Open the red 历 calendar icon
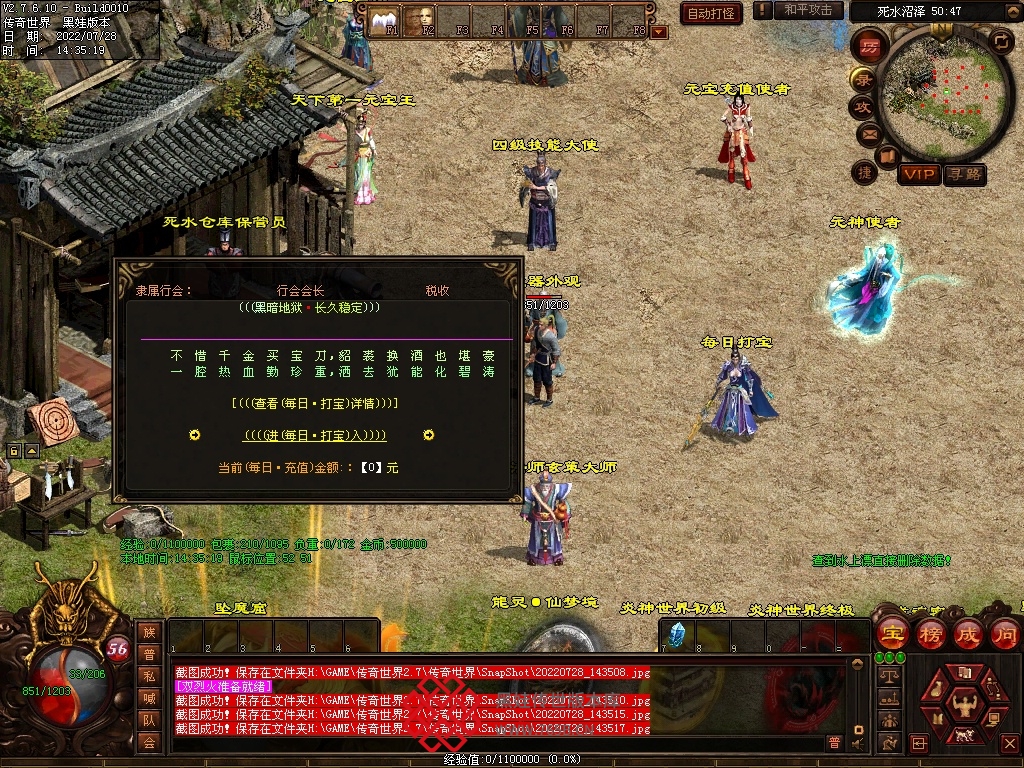1024x768 pixels. [x=869, y=46]
